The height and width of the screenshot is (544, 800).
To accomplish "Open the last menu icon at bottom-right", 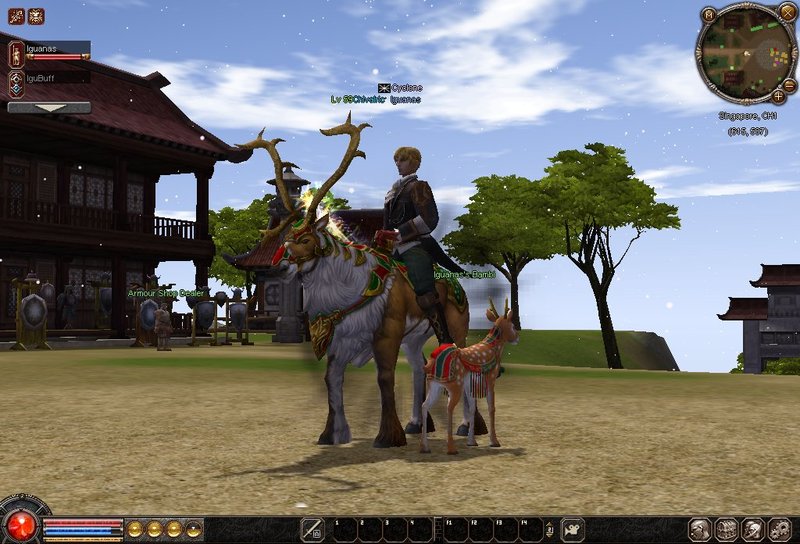I will (x=779, y=529).
